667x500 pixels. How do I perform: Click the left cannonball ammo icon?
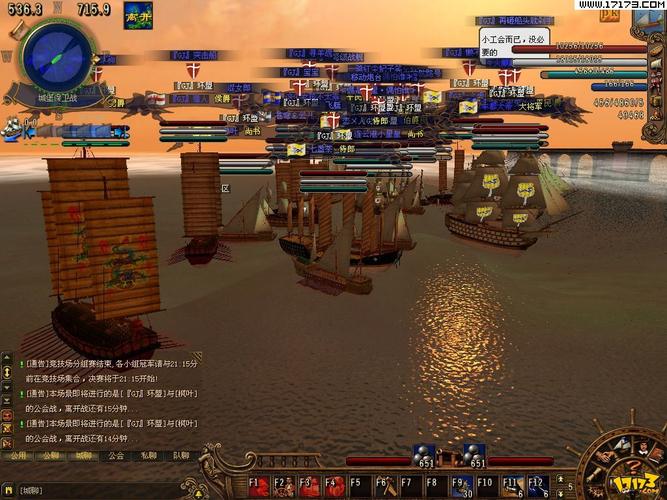click(x=426, y=456)
